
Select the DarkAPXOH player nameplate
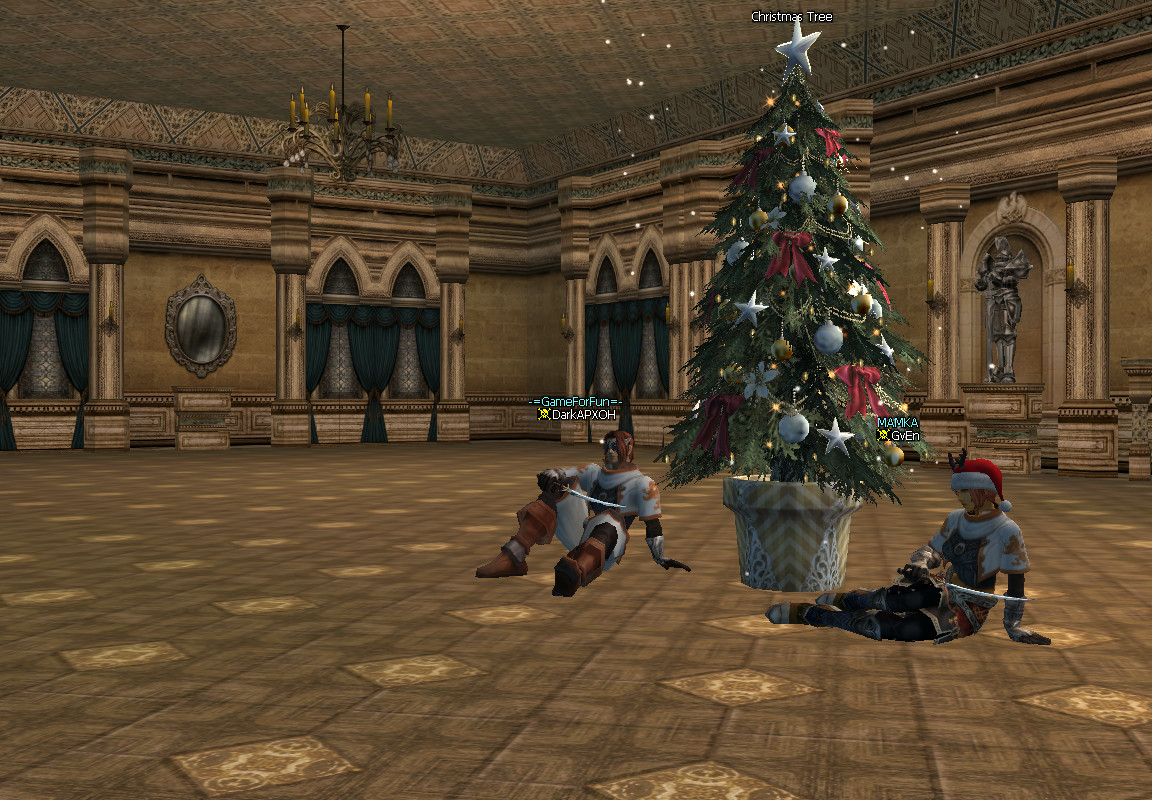pyautogui.click(x=584, y=414)
